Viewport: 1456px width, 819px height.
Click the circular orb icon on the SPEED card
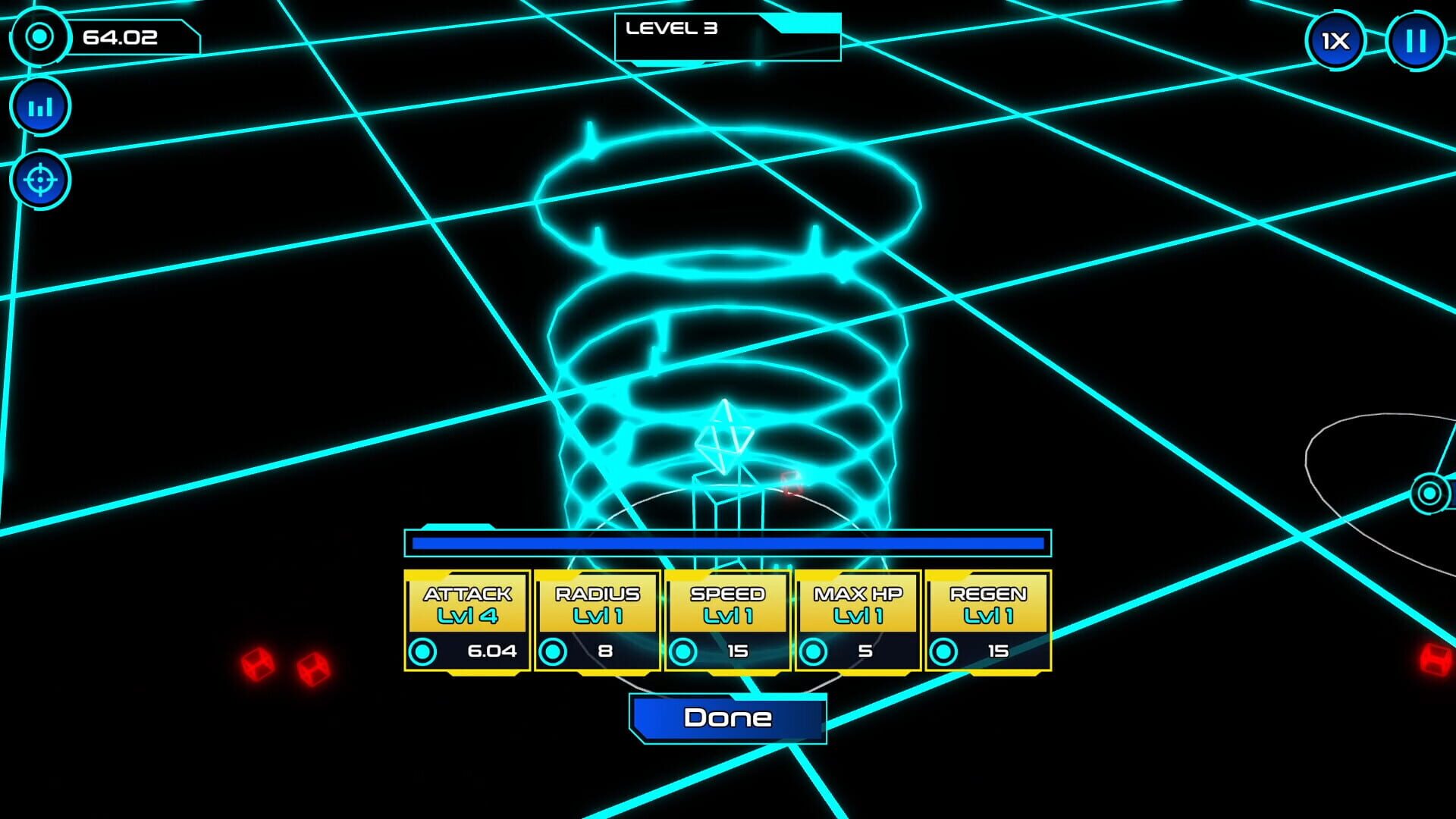pyautogui.click(x=685, y=651)
